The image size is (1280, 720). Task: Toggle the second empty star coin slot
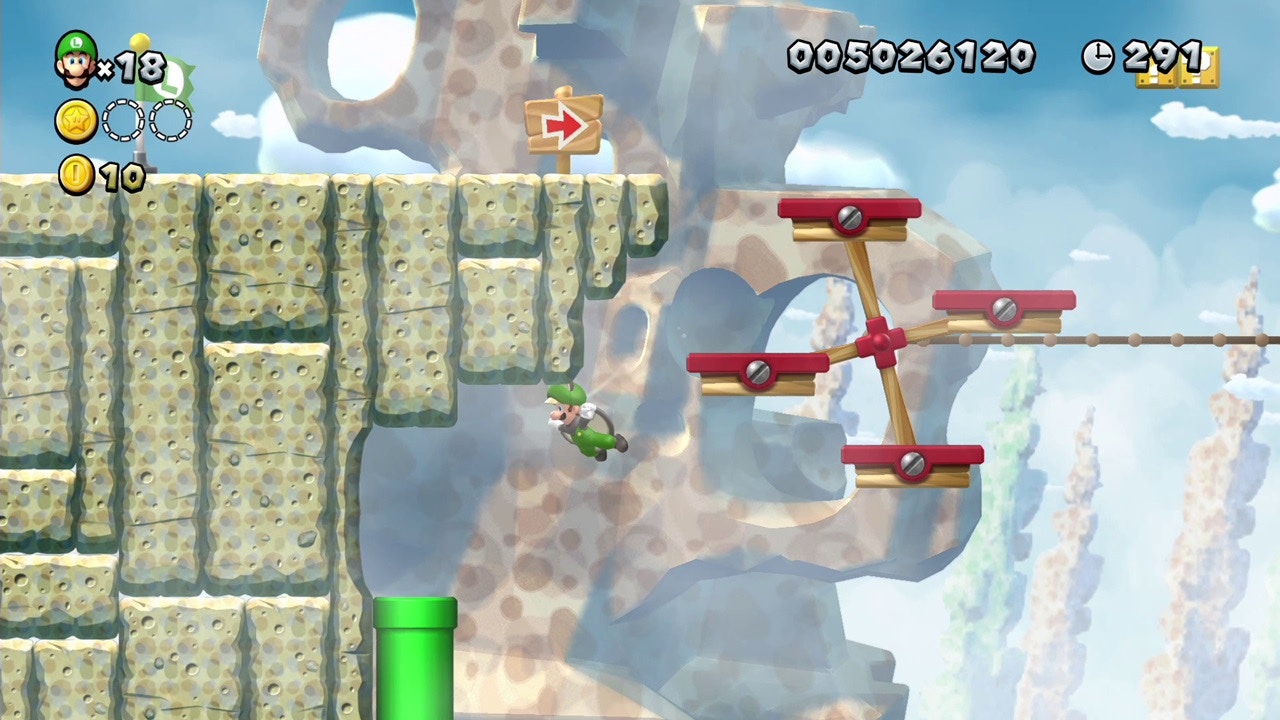170,120
